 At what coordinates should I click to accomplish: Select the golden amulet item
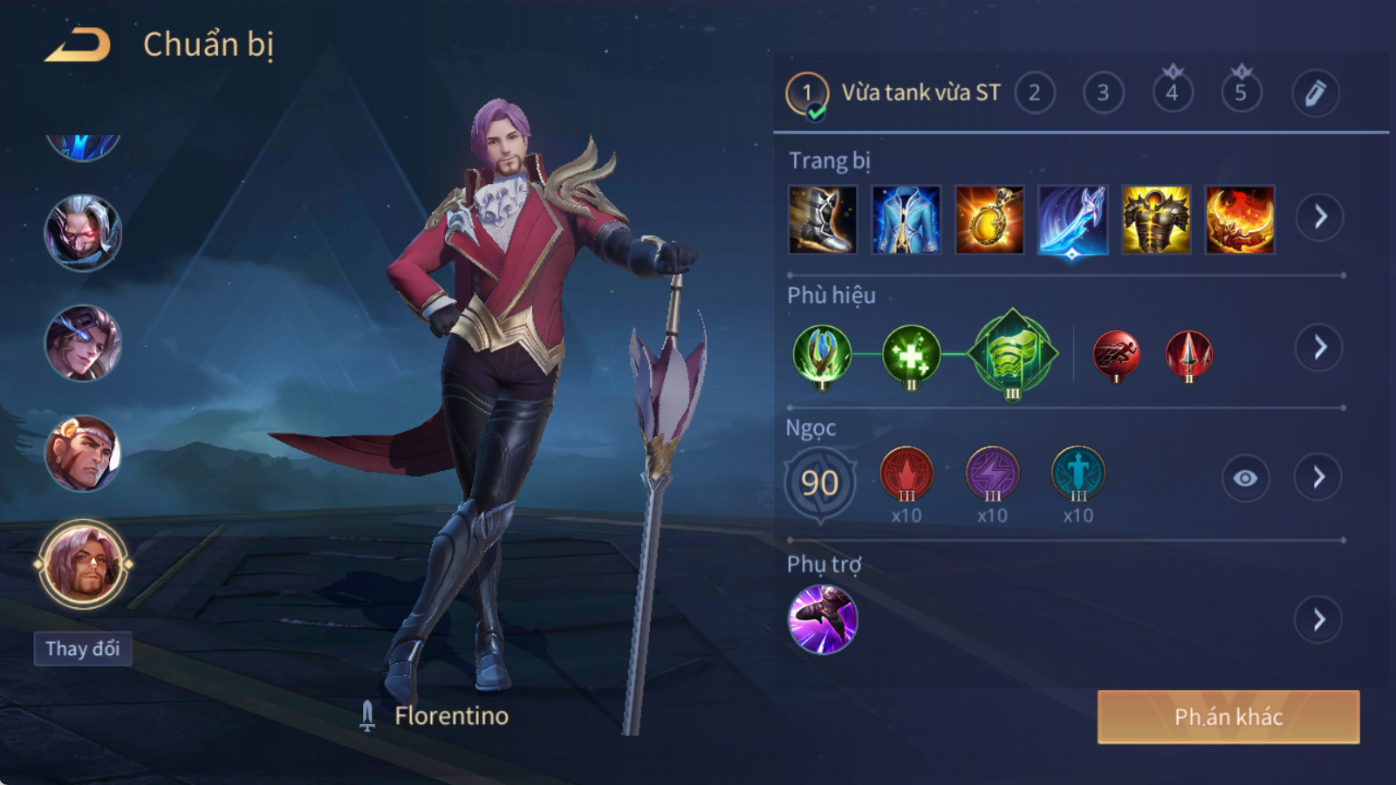click(989, 219)
